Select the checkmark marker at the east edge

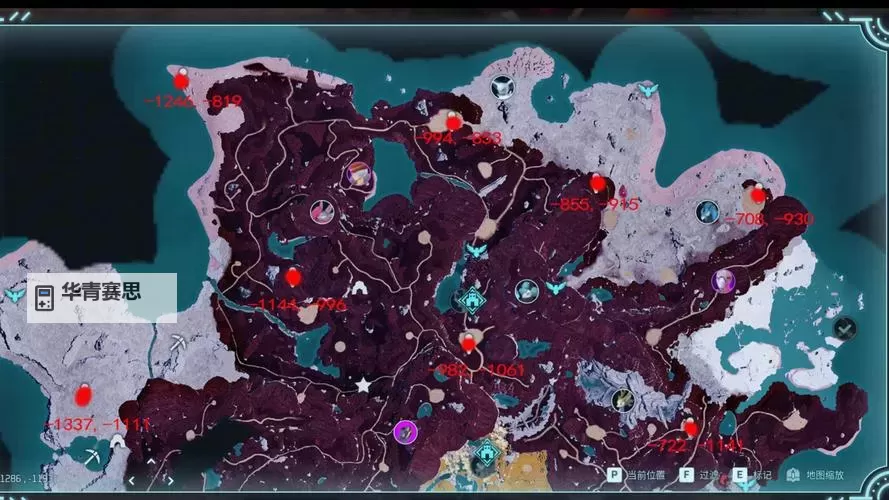click(x=846, y=327)
